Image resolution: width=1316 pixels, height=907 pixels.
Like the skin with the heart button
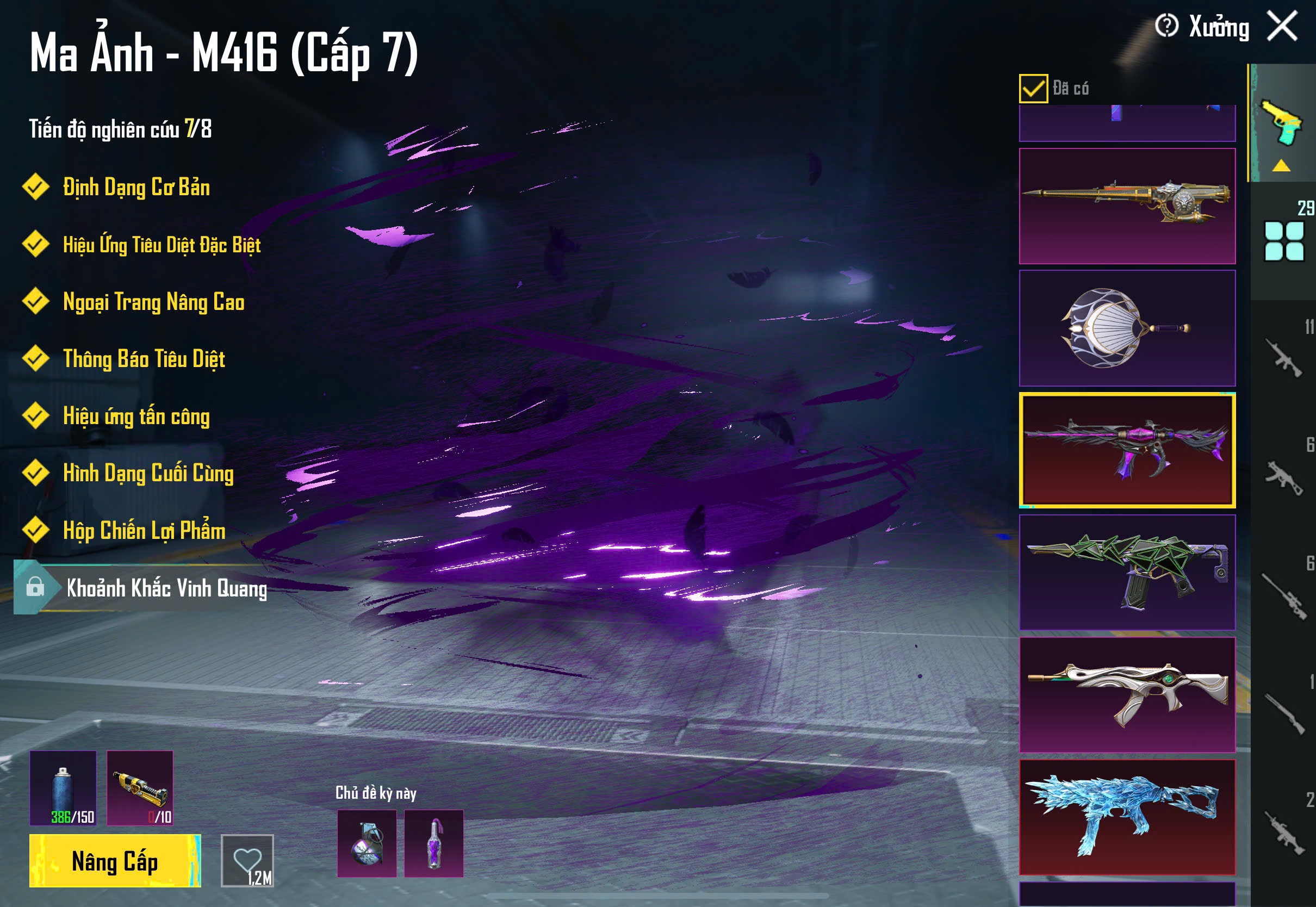click(x=247, y=860)
